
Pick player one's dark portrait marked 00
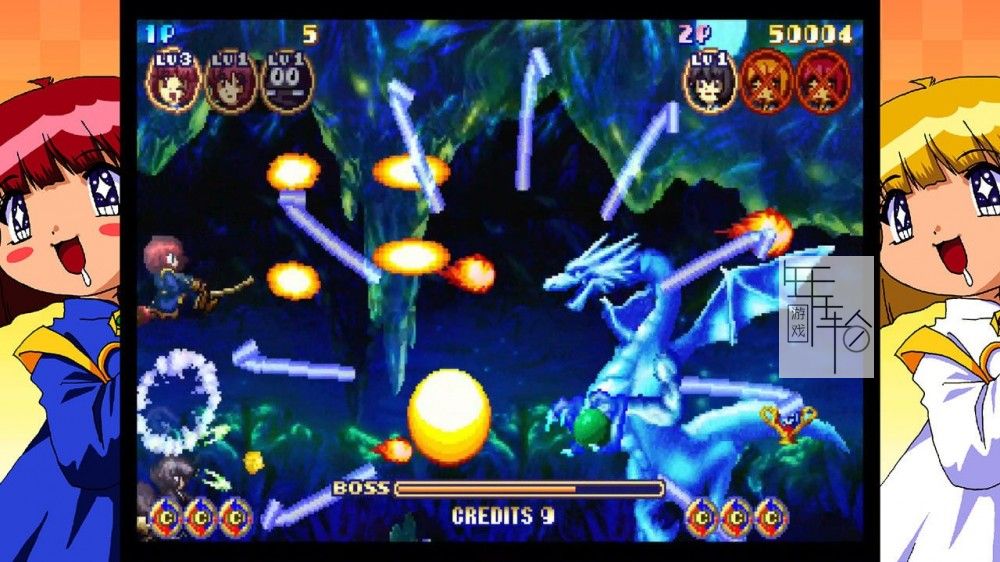[x=286, y=81]
